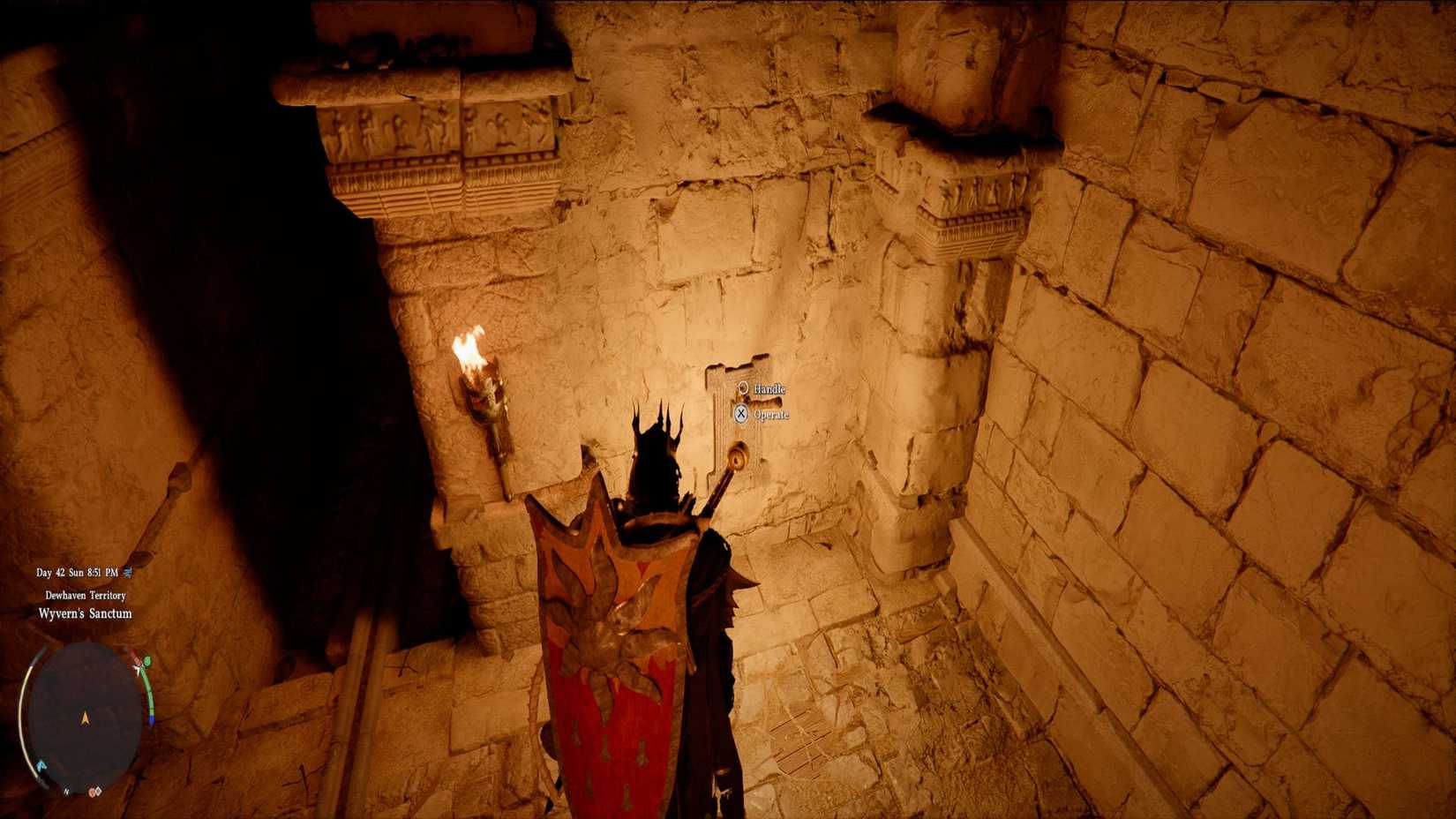This screenshot has width=1456, height=819.
Task: Click the X button icon next to Operate
Action: tap(741, 414)
